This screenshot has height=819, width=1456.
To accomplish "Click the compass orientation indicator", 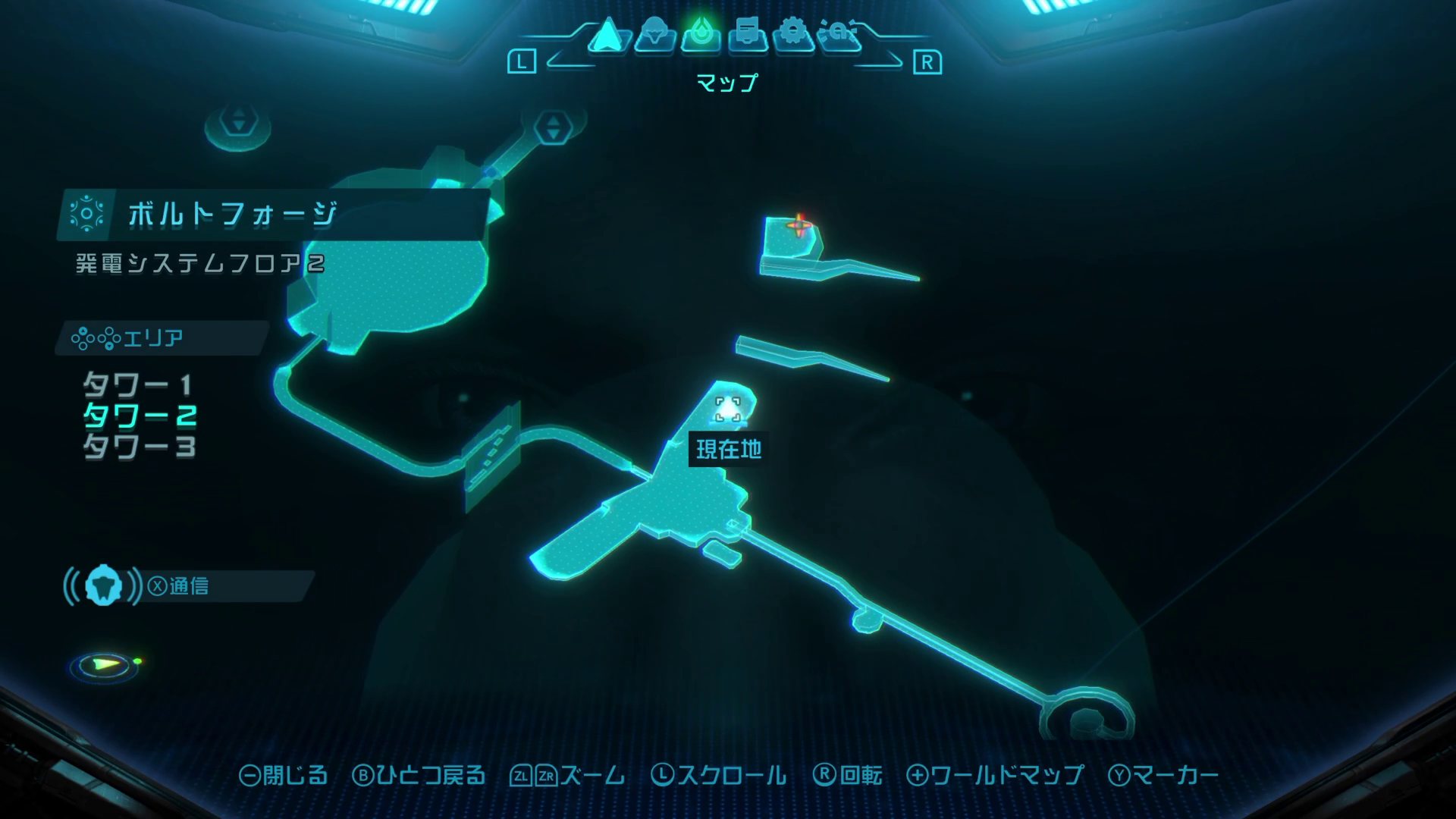I will [105, 665].
